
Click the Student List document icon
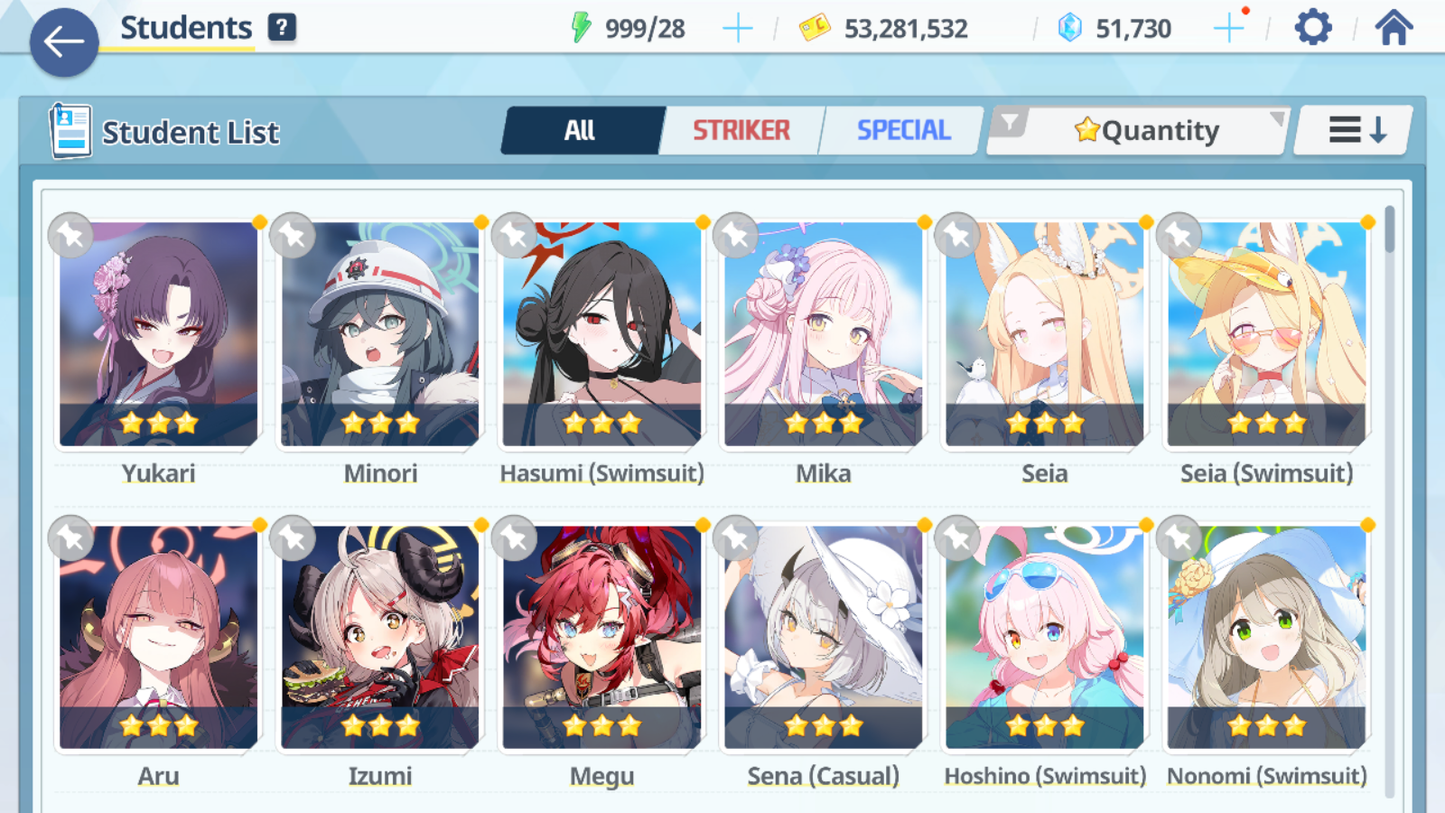pyautogui.click(x=69, y=130)
